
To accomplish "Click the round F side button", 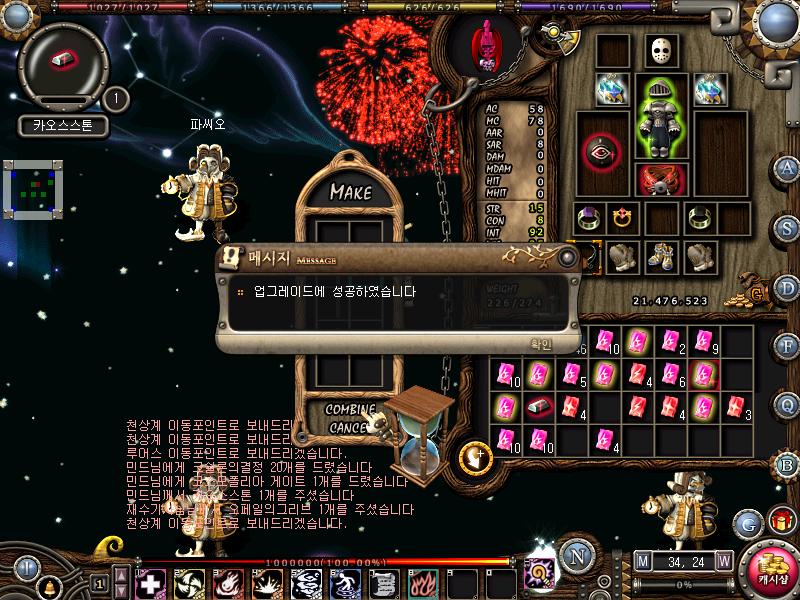I will click(x=787, y=345).
